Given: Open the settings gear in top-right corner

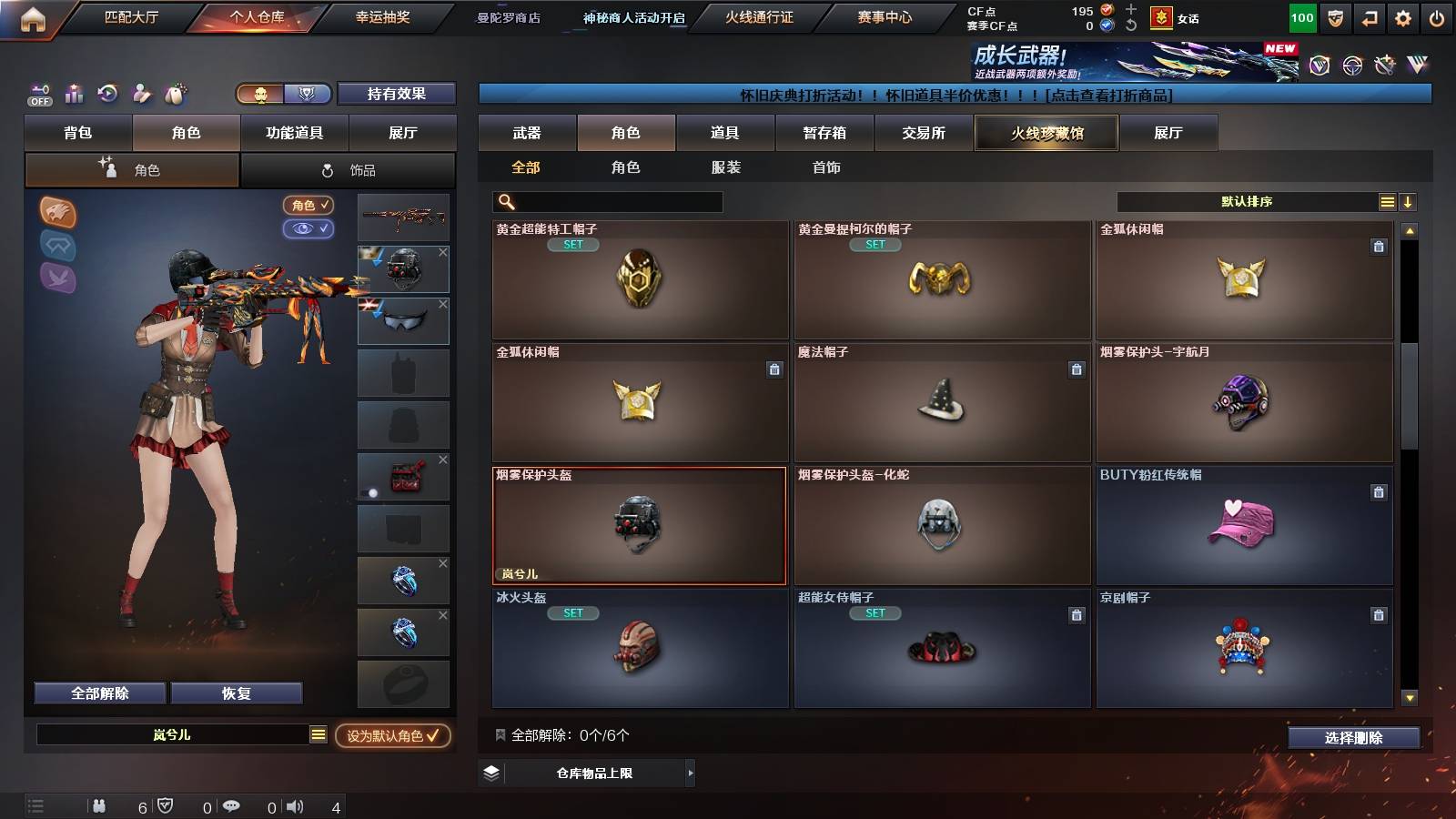Looking at the screenshot, I should click(1403, 16).
